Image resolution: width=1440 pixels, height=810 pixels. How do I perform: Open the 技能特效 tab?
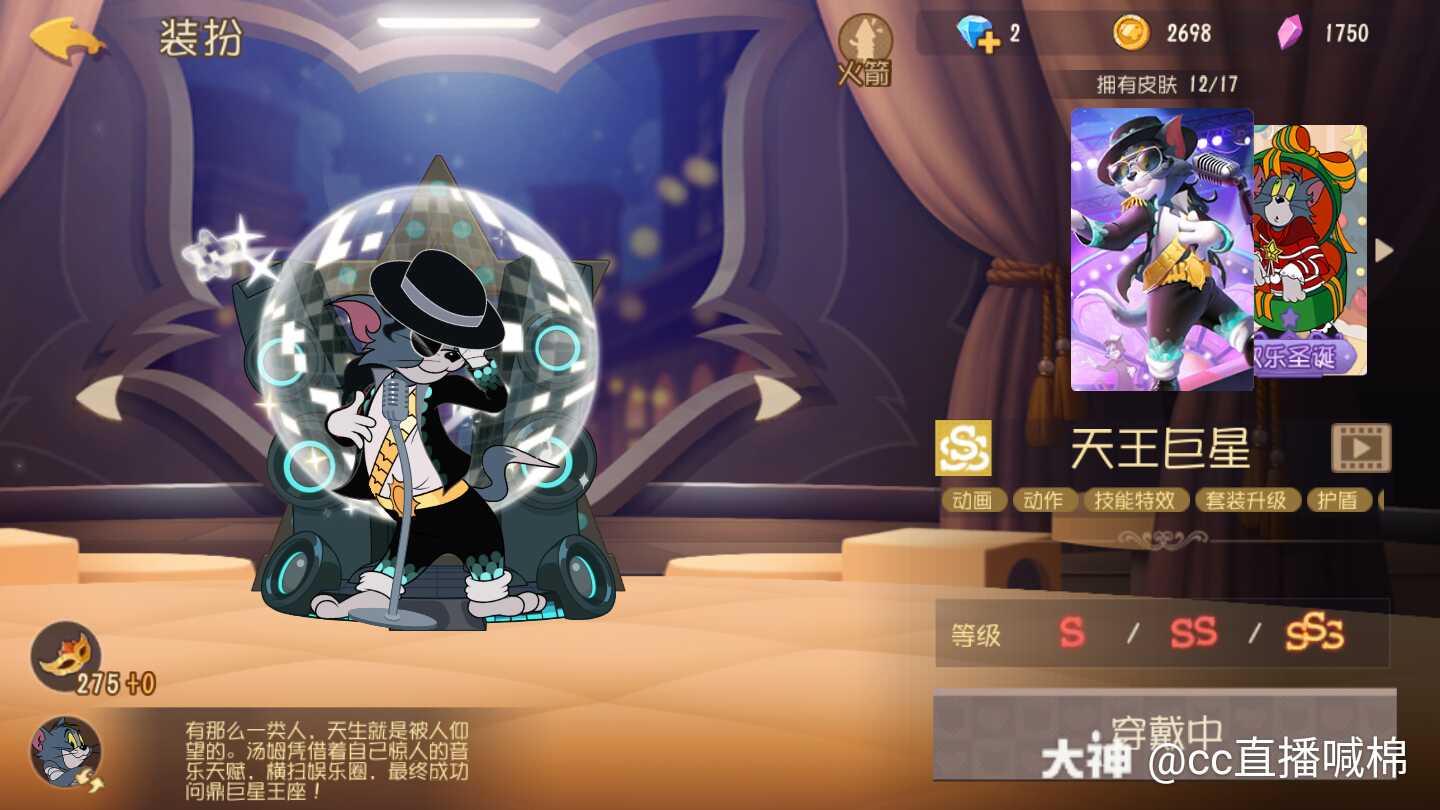(1135, 500)
